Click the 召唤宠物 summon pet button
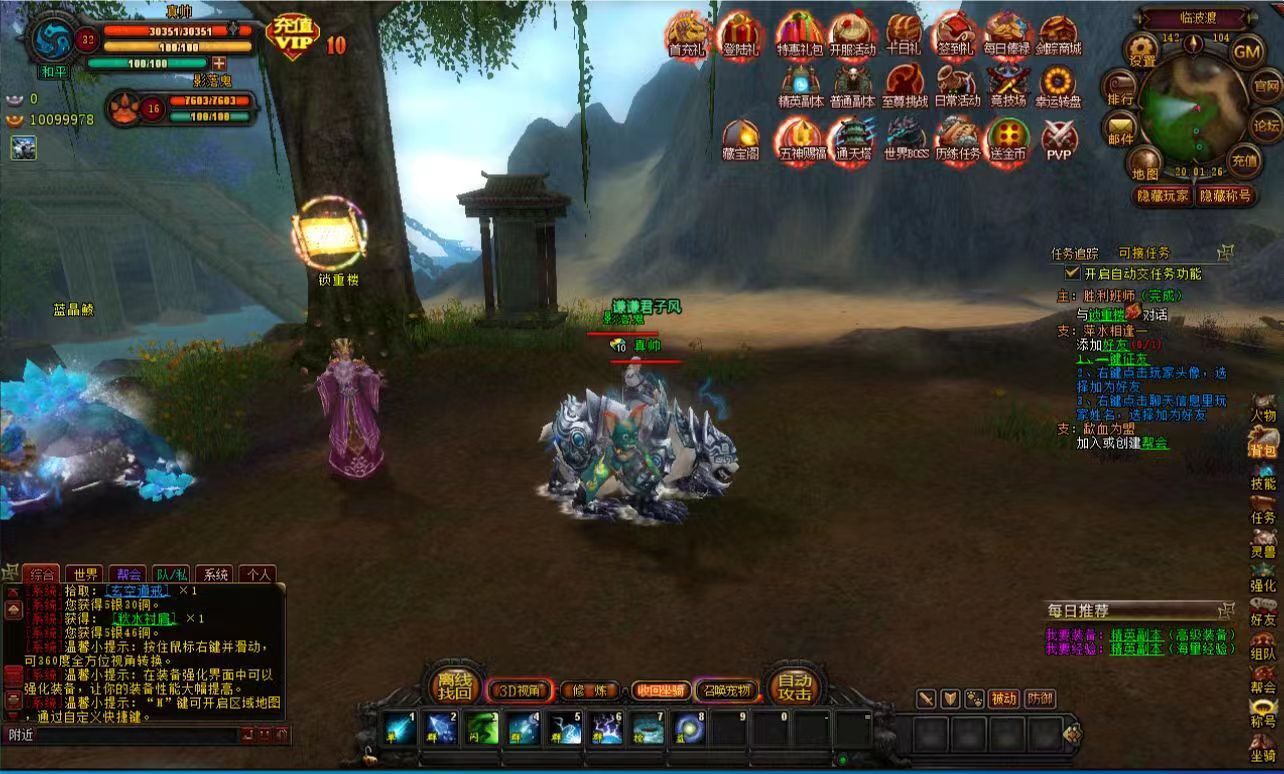The height and width of the screenshot is (774, 1284). (x=726, y=690)
